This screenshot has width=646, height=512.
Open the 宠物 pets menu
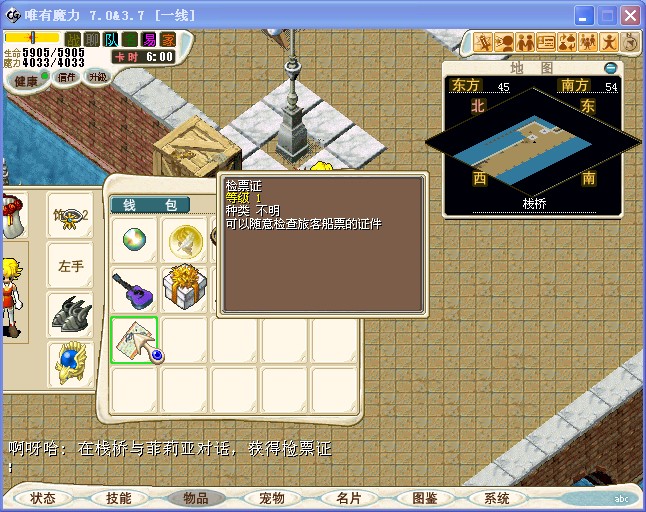coord(271,498)
